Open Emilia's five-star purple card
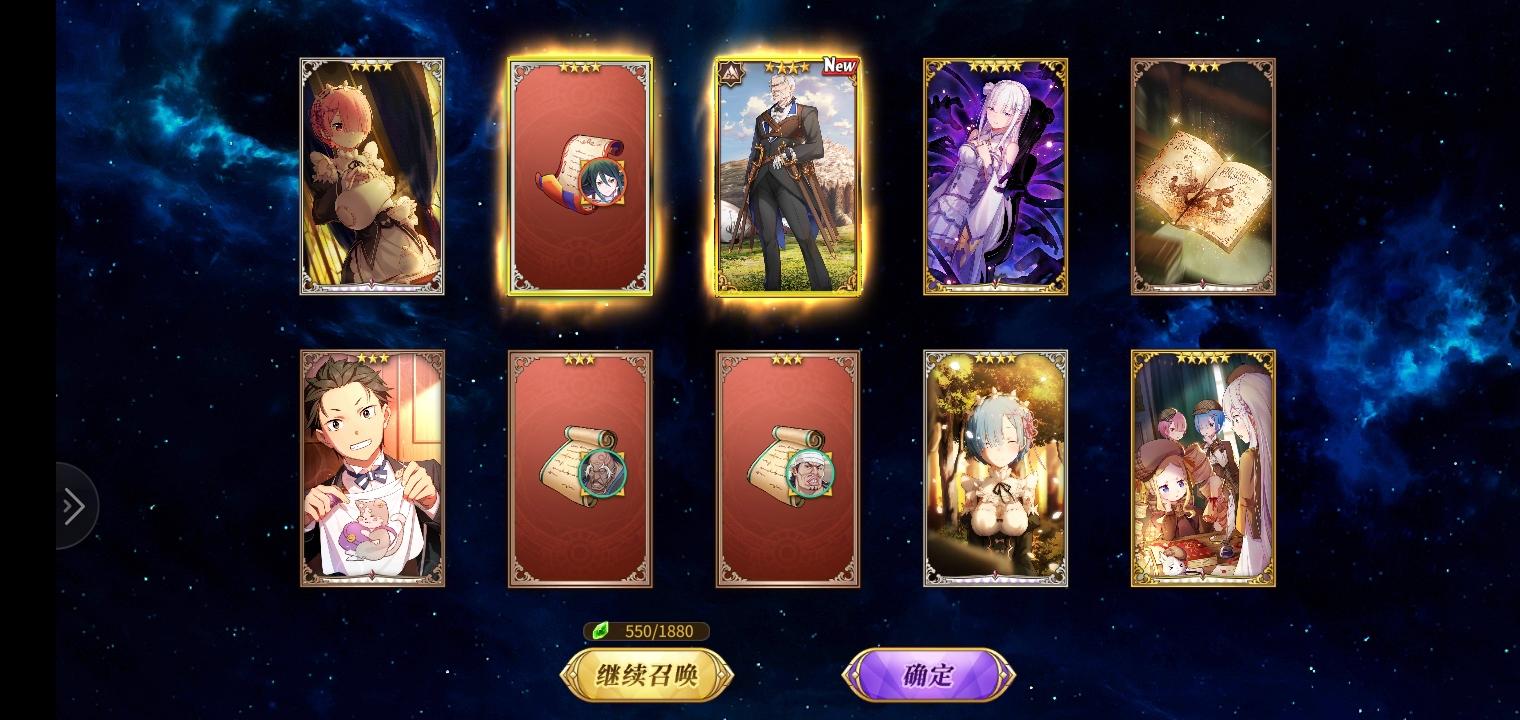This screenshot has width=1520, height=720. pyautogui.click(x=996, y=177)
